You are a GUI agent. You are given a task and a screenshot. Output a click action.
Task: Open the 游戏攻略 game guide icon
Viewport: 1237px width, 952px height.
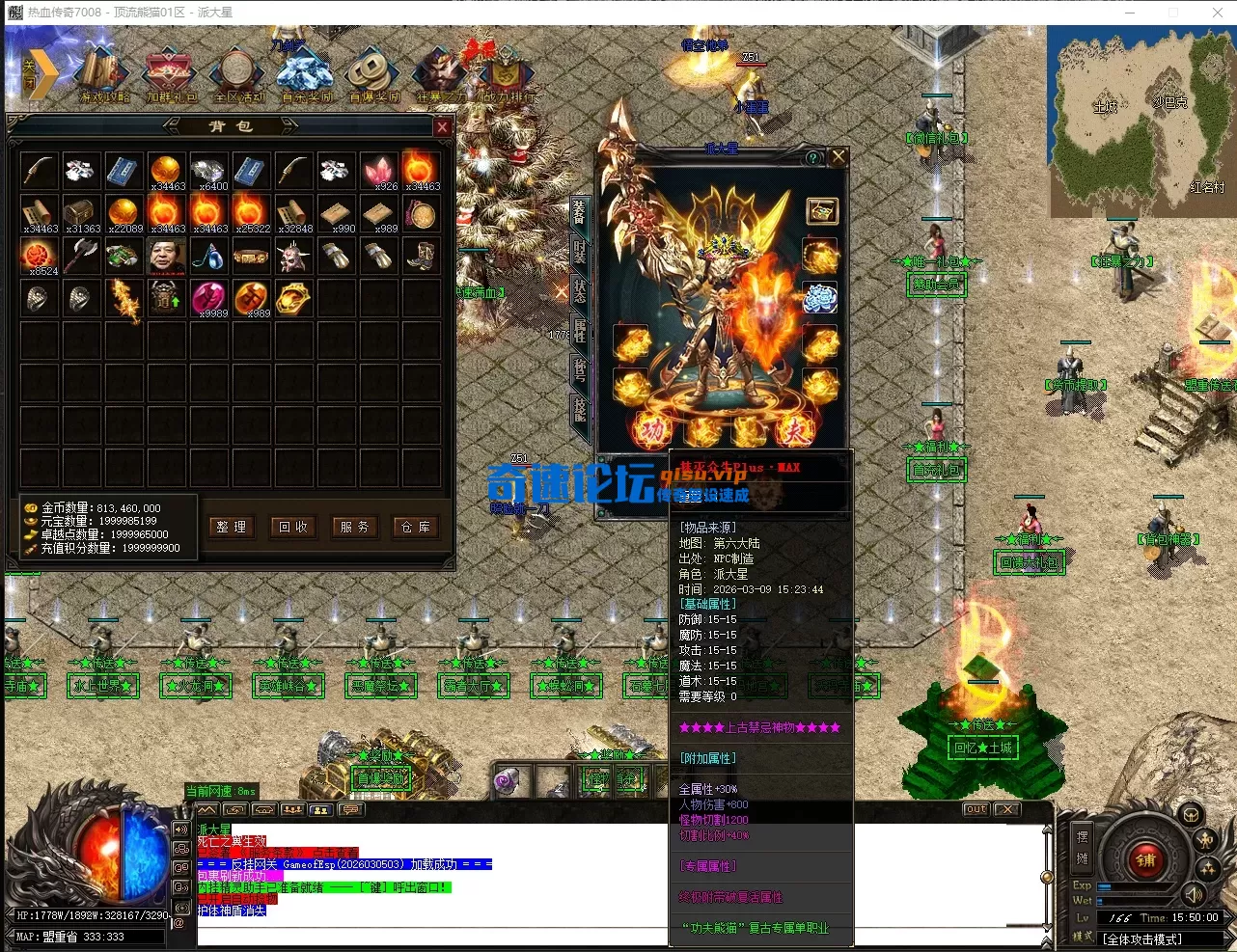pos(103,75)
